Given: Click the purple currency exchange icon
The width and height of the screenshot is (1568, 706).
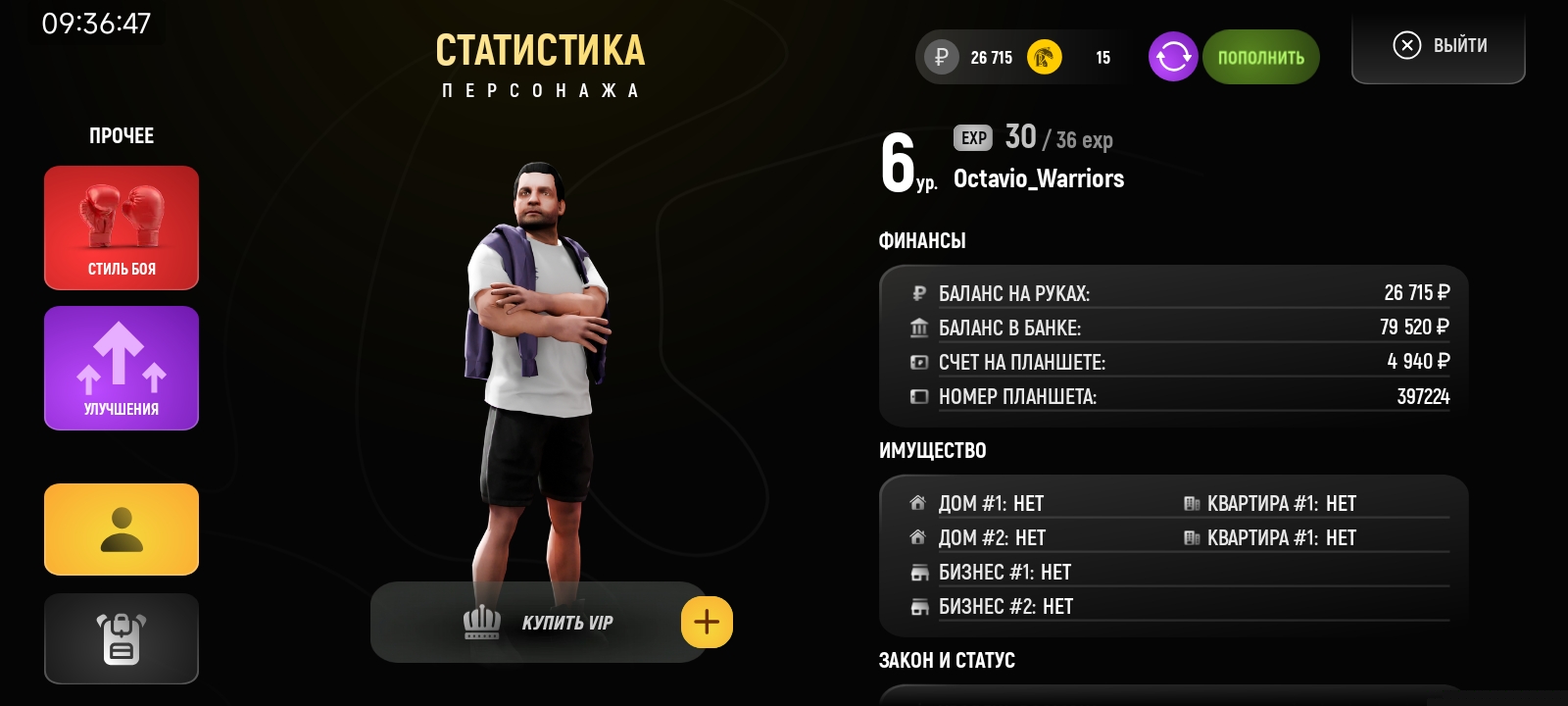Looking at the screenshot, I should click(1173, 57).
